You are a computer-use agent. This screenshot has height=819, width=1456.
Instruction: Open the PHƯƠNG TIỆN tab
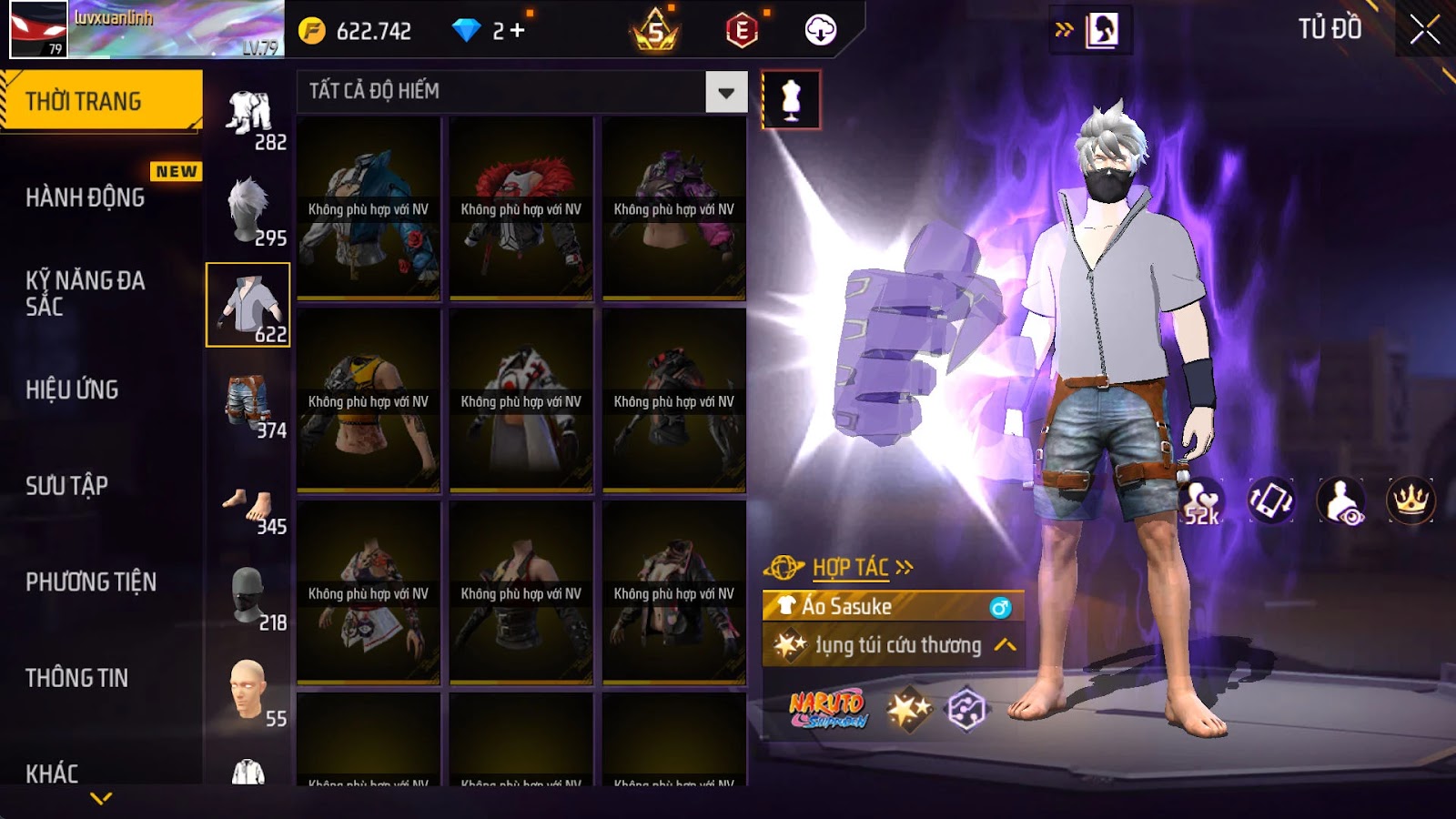pos(91,582)
